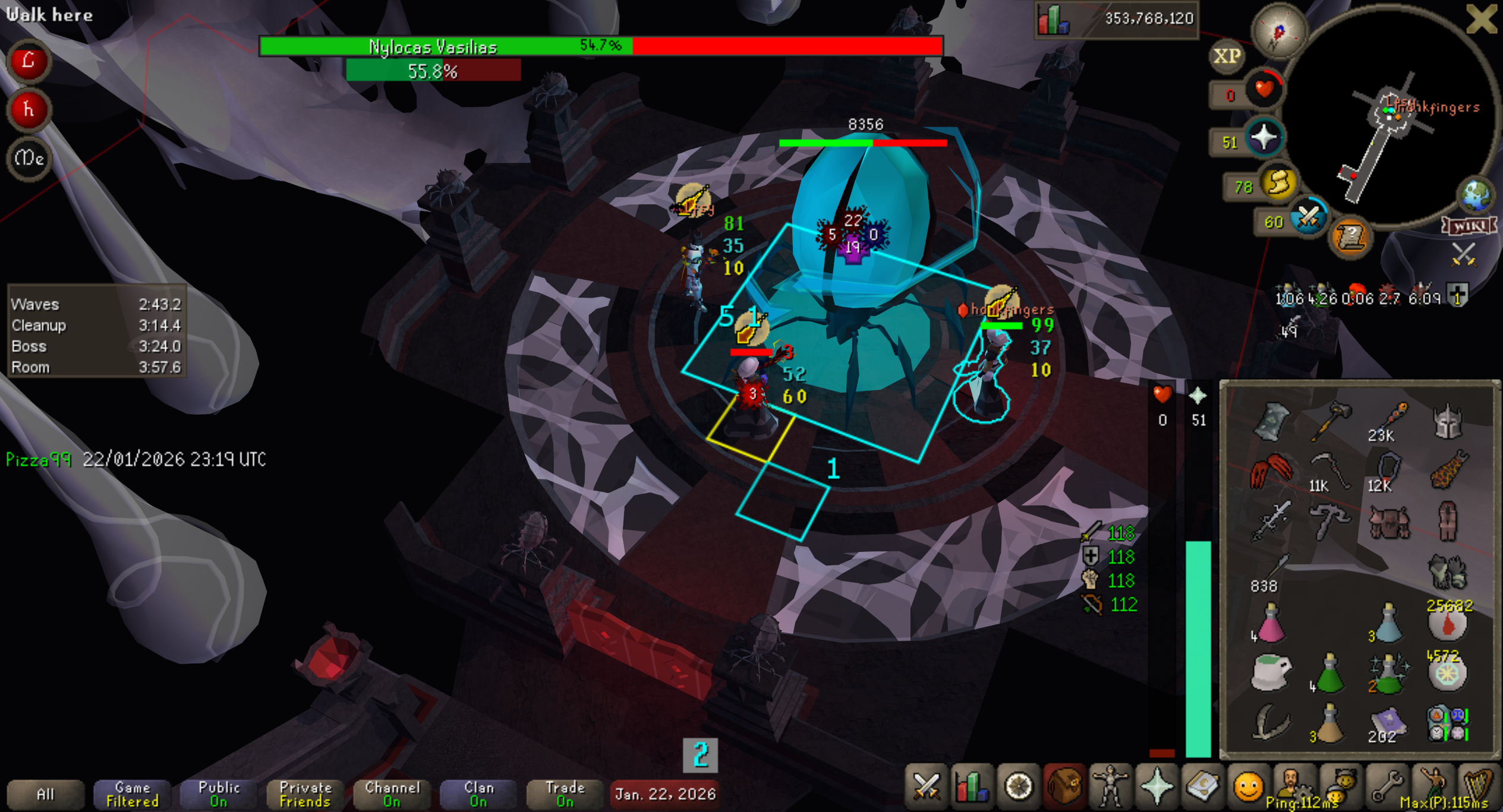
Task: Open the Combat Options tab
Action: 926,788
